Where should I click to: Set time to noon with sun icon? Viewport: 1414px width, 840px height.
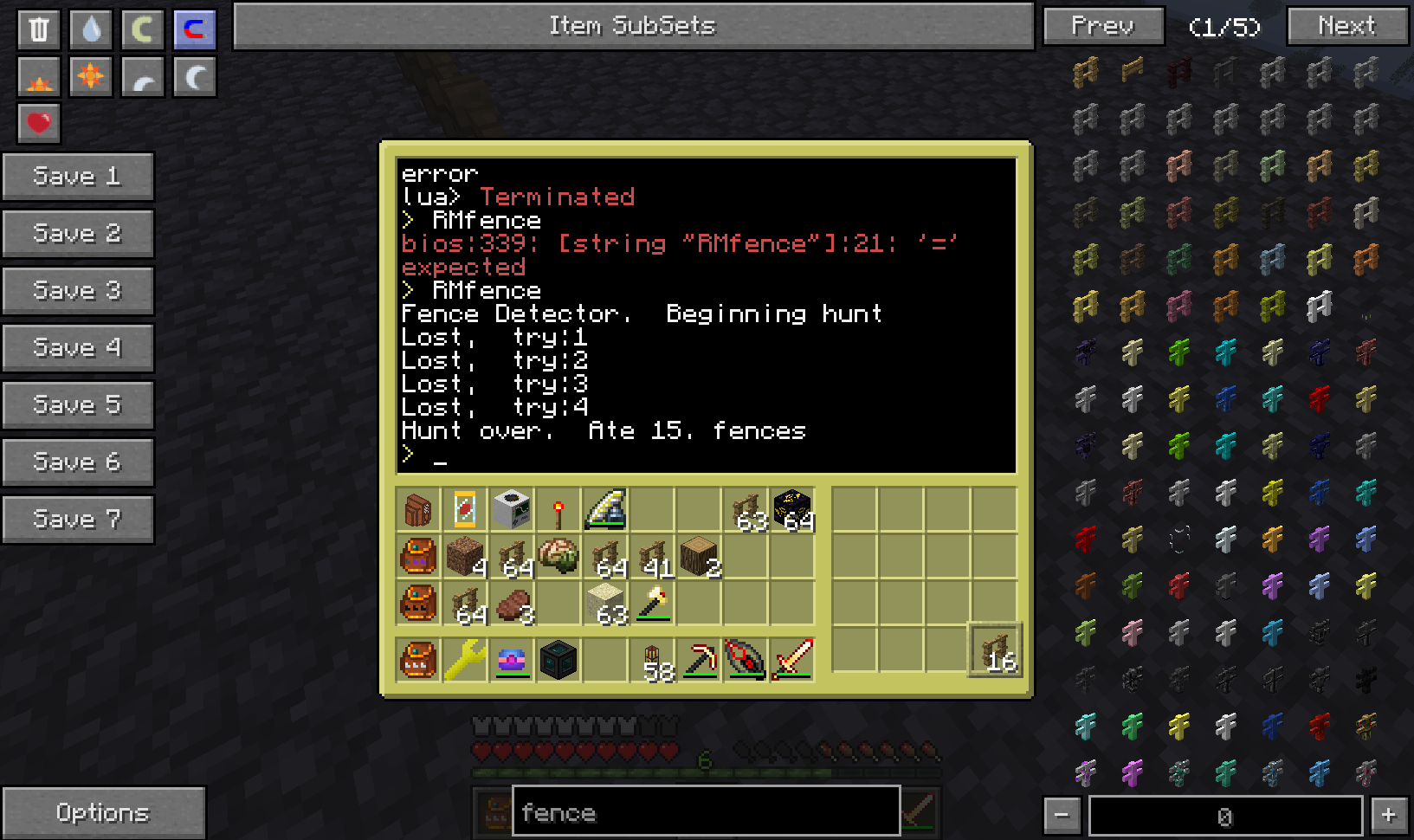point(91,77)
